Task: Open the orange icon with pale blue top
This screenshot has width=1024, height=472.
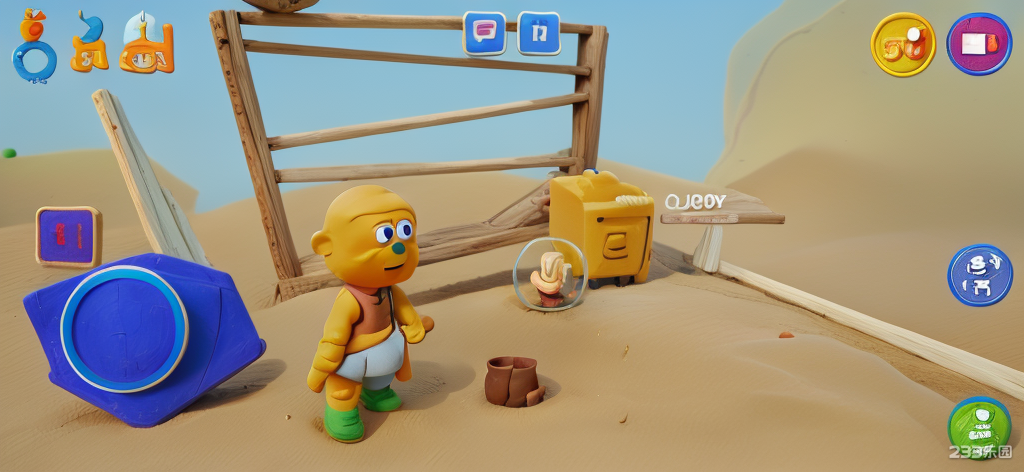Action: tap(147, 43)
